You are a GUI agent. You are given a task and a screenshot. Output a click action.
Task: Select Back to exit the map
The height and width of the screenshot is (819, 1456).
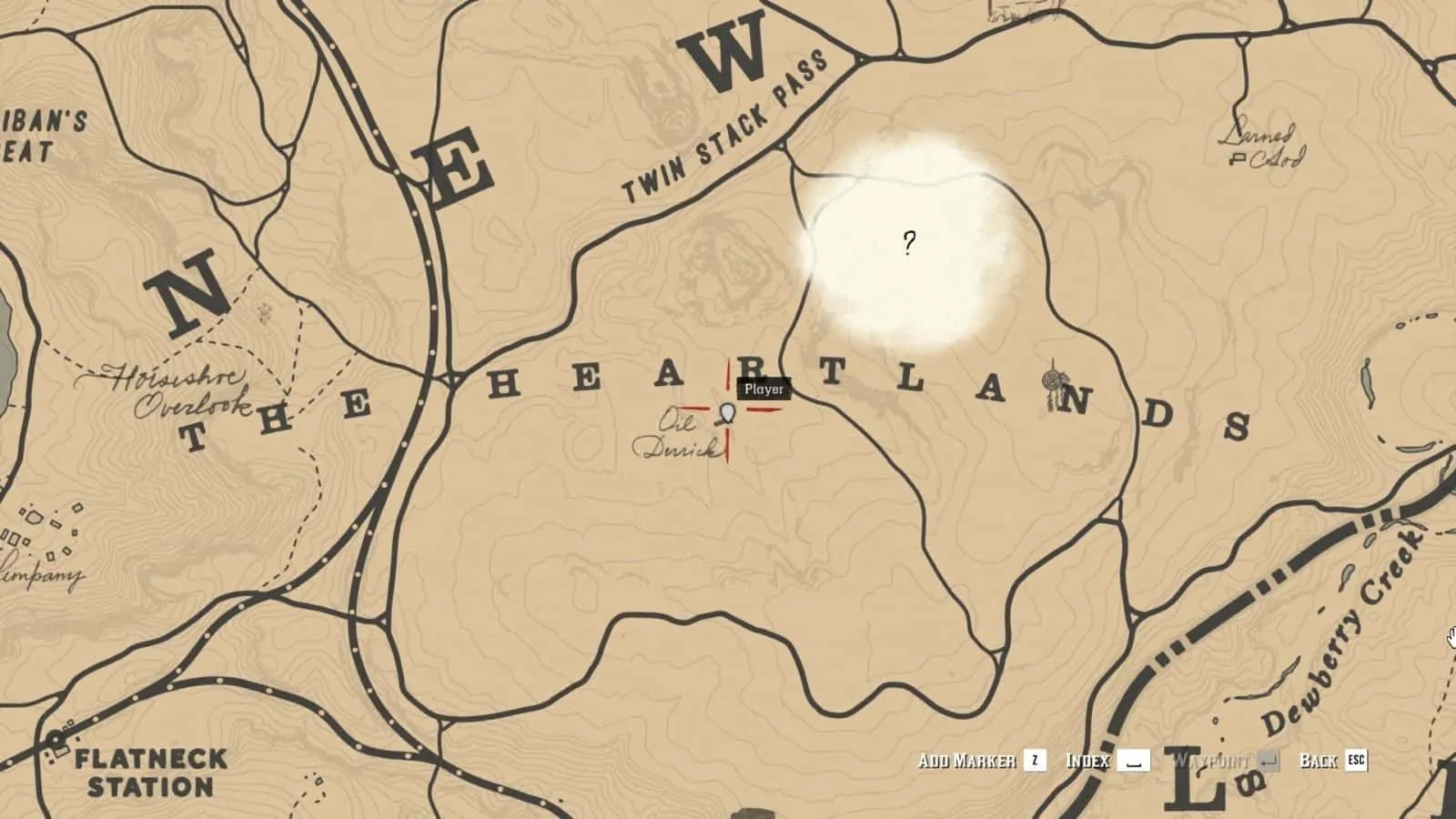pyautogui.click(x=1319, y=762)
